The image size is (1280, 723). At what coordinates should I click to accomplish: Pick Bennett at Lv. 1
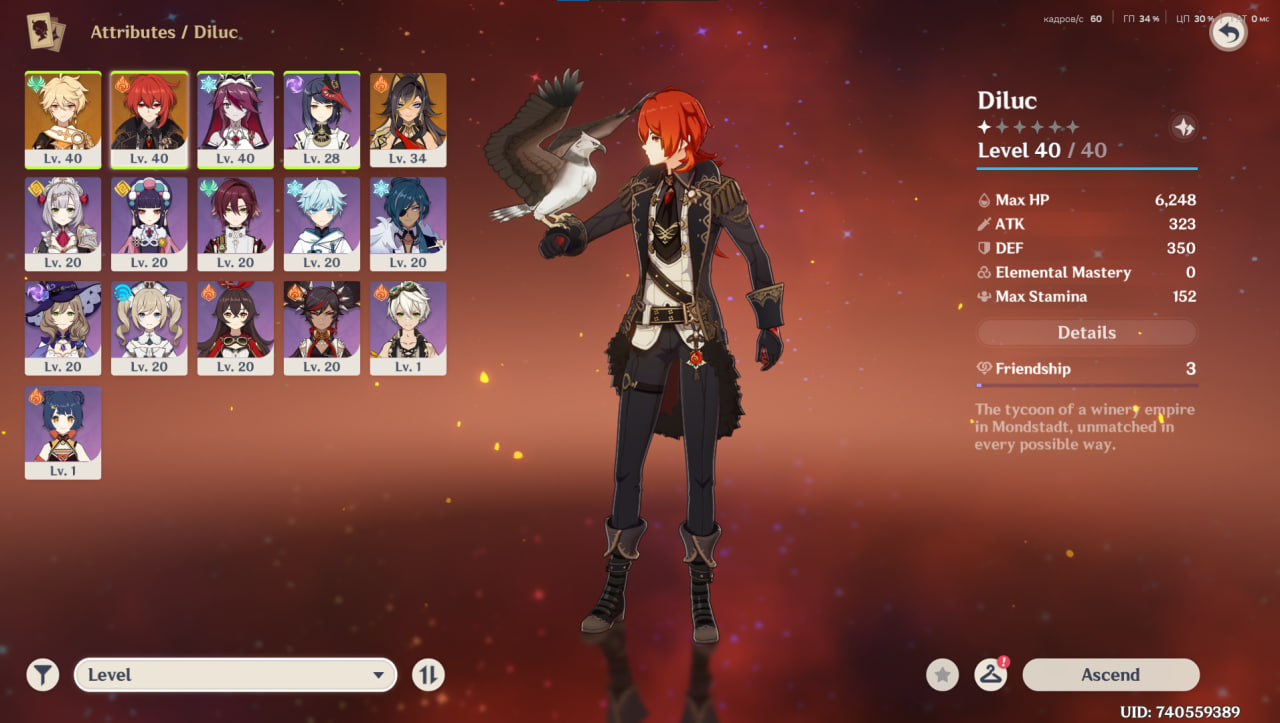coord(408,327)
